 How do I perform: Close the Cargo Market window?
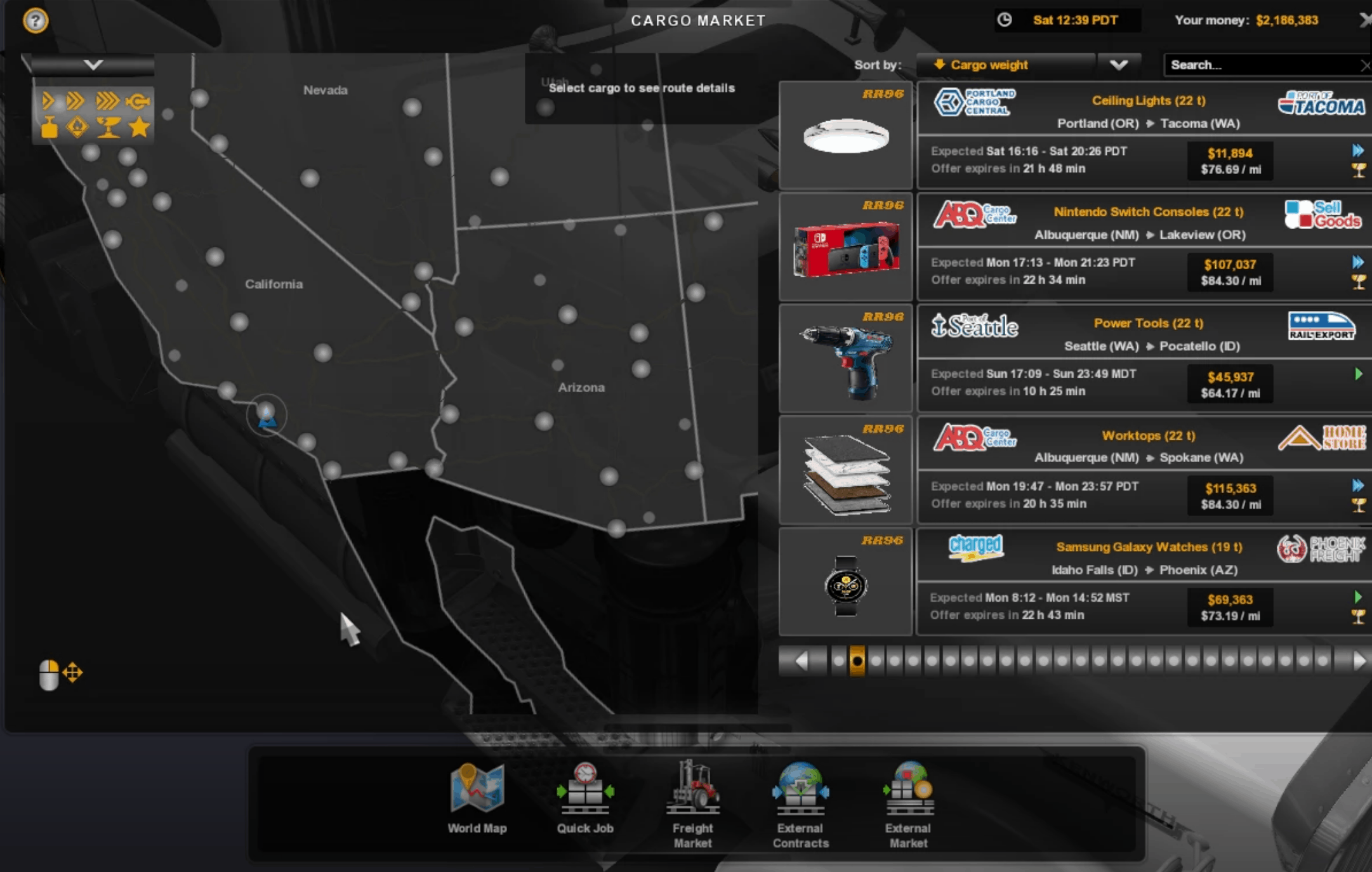1364,20
